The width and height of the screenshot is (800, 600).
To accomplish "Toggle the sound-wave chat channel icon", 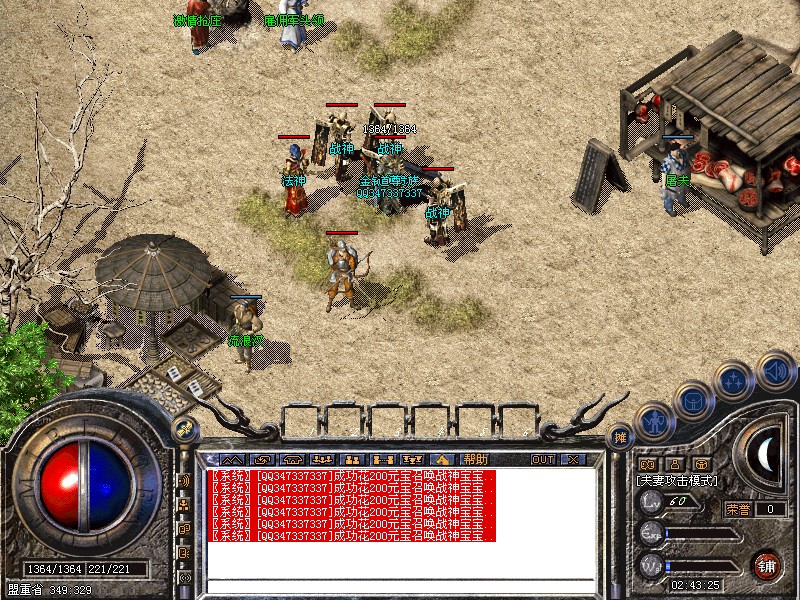I will 185,481.
